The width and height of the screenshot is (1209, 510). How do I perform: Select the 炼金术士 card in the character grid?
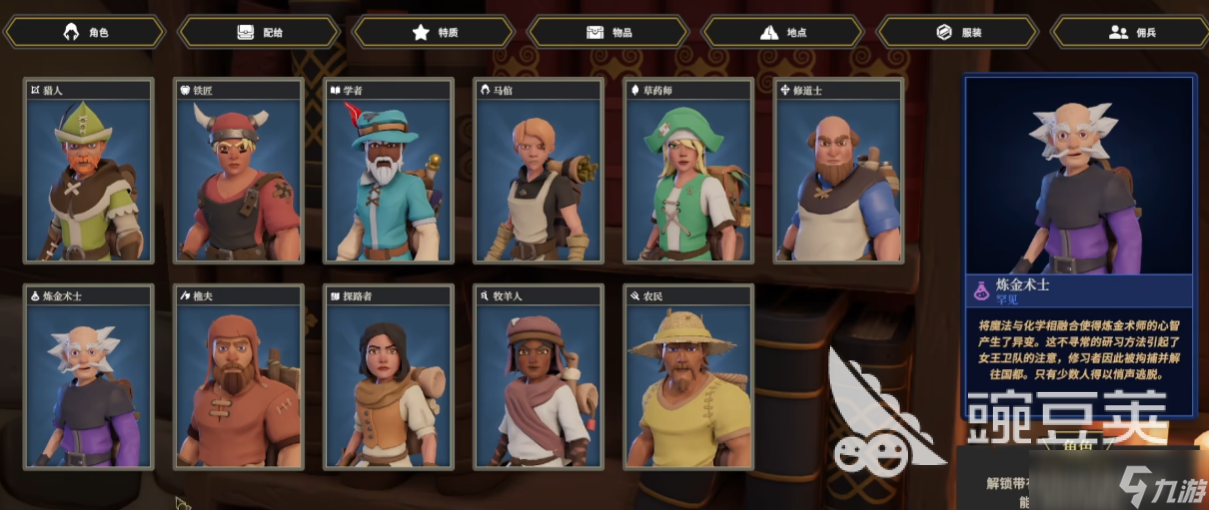[x=89, y=377]
